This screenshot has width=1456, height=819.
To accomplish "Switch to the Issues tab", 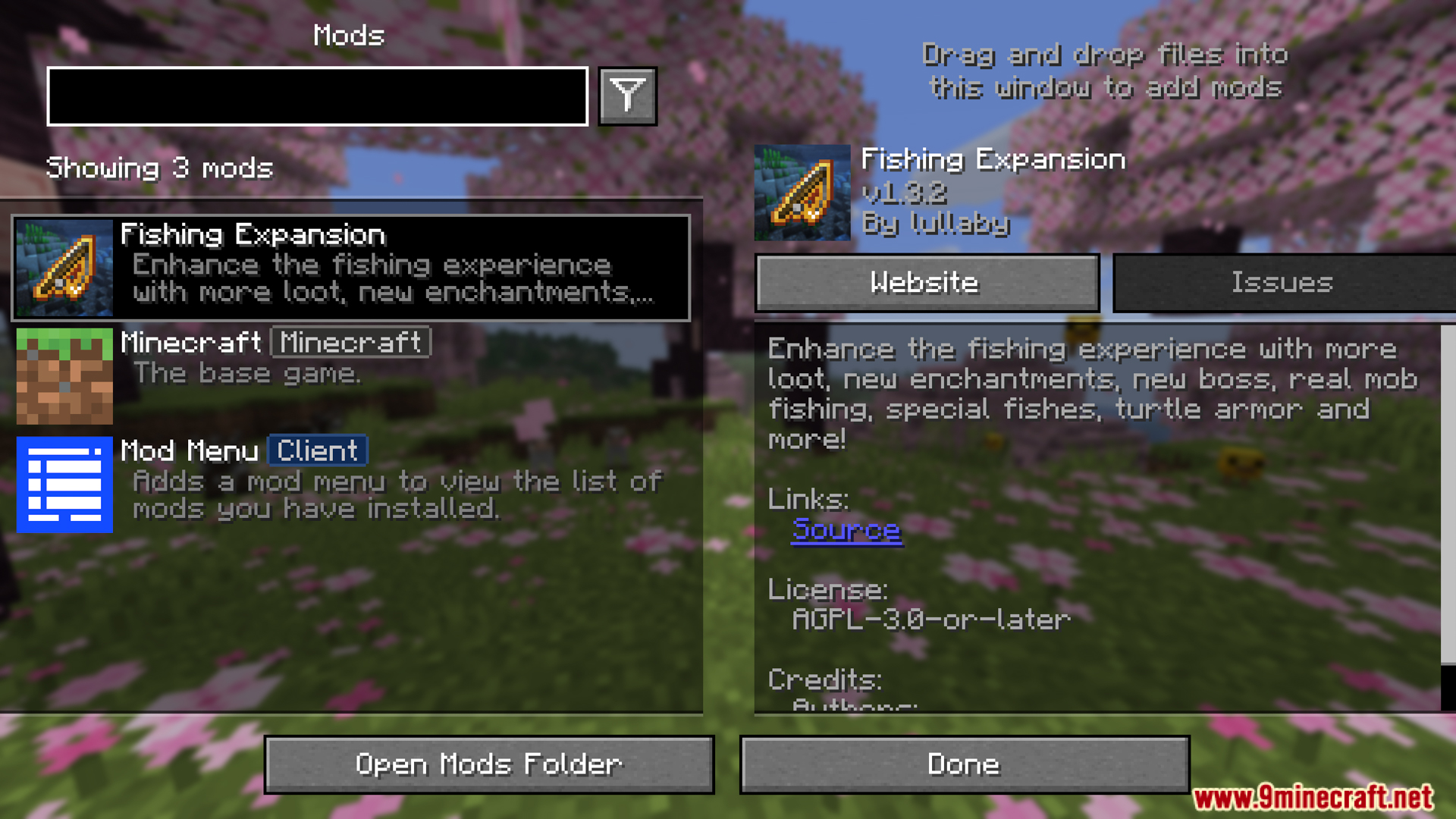I will tap(1282, 282).
